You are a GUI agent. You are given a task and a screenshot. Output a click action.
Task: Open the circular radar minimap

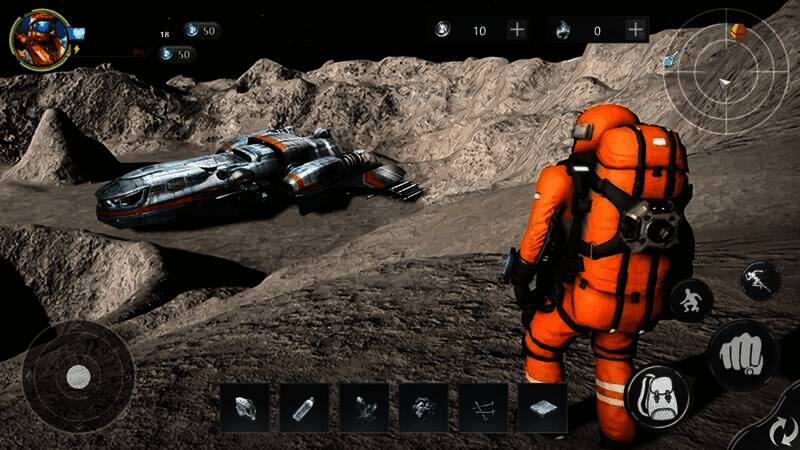point(726,70)
